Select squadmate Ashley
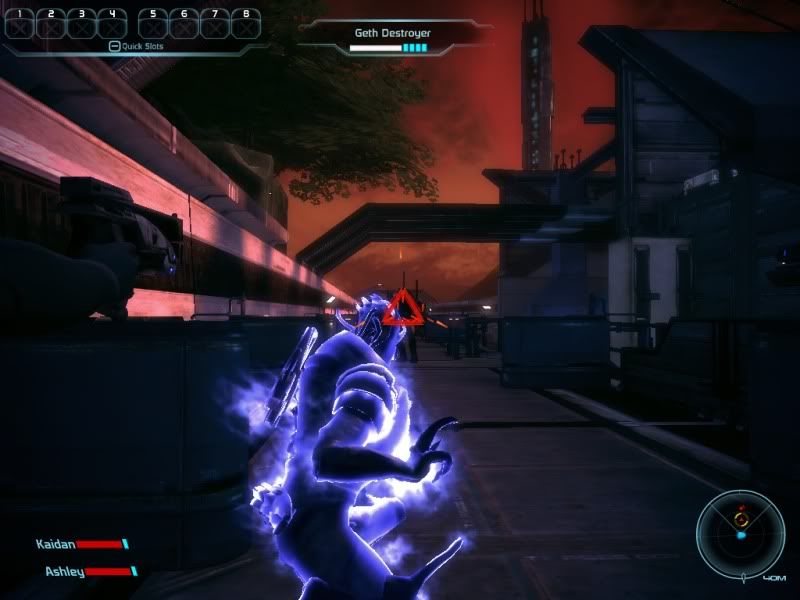This screenshot has width=800, height=600. click(x=87, y=571)
